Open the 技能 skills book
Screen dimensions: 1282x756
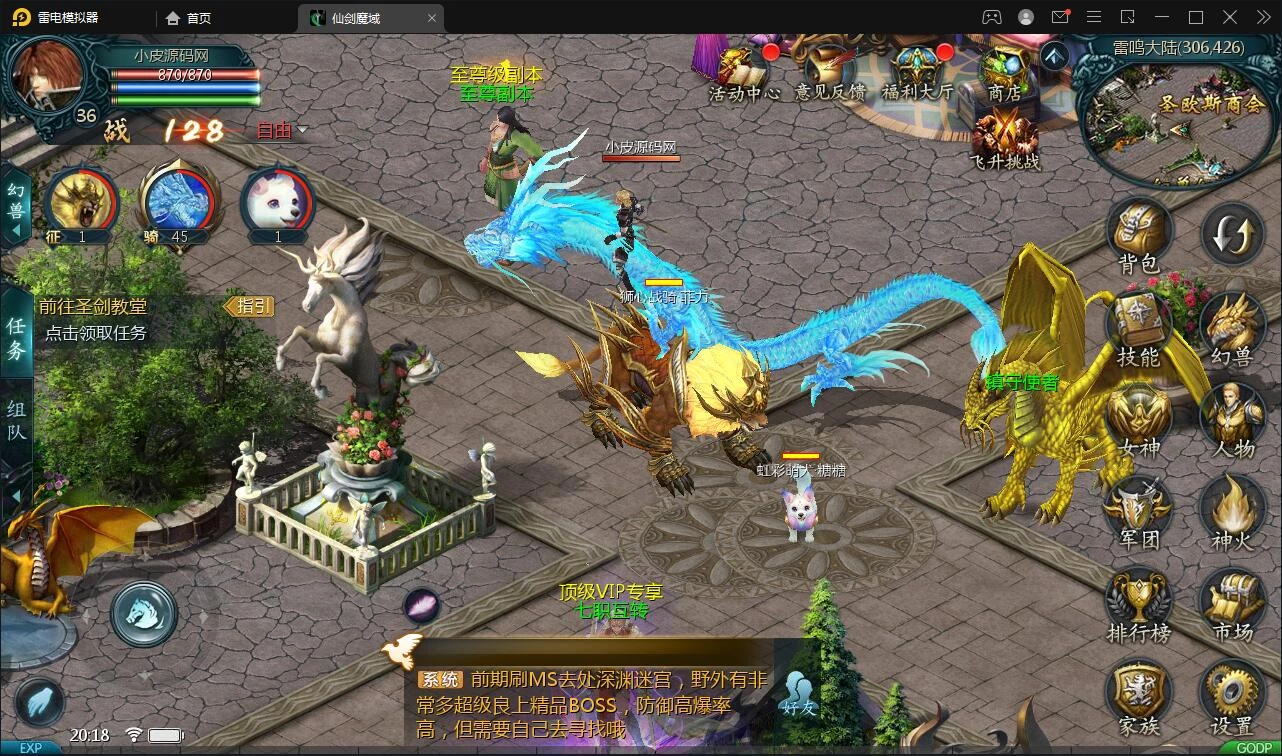1138,326
